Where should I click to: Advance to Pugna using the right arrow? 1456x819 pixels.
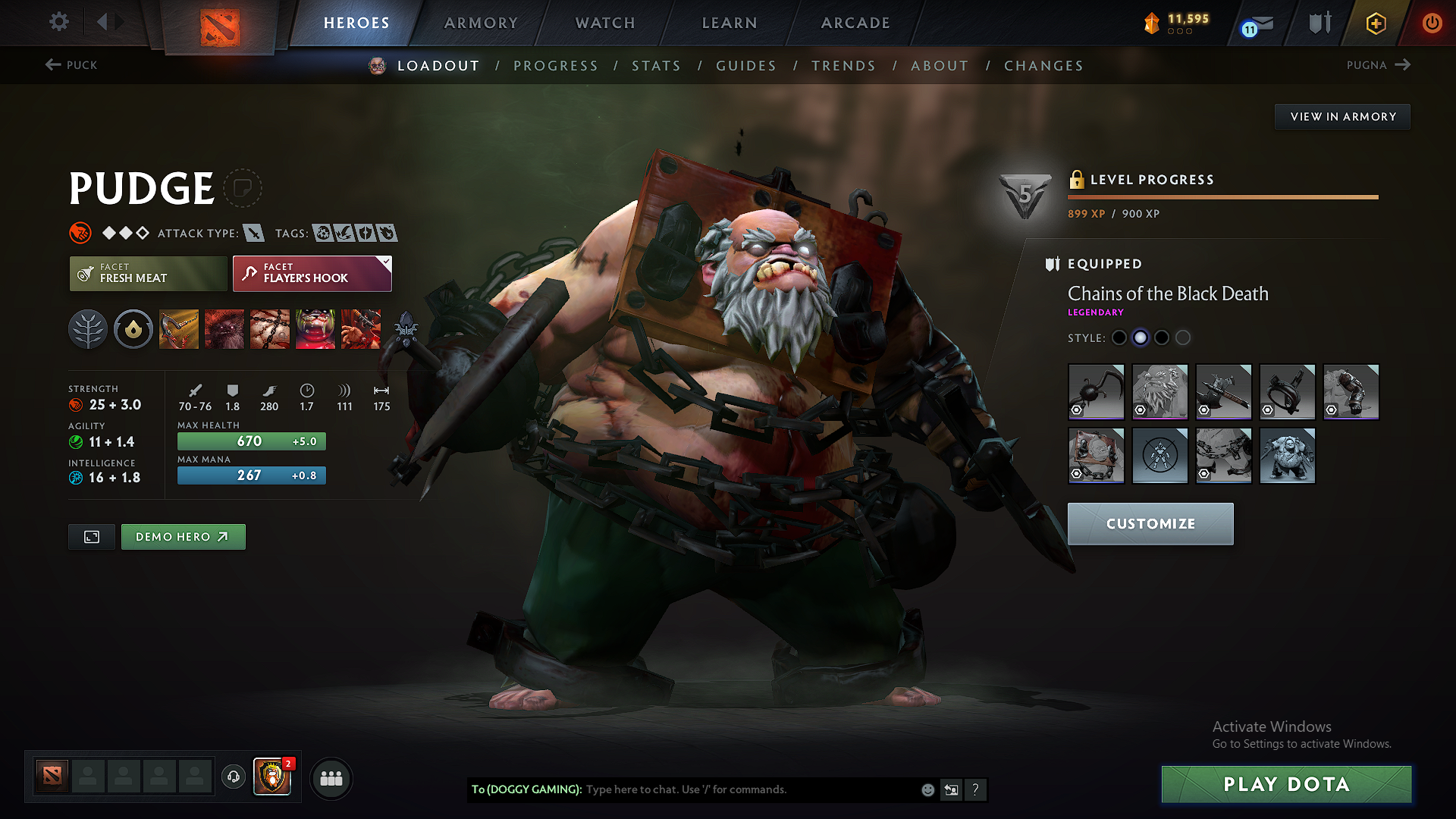click(1404, 65)
